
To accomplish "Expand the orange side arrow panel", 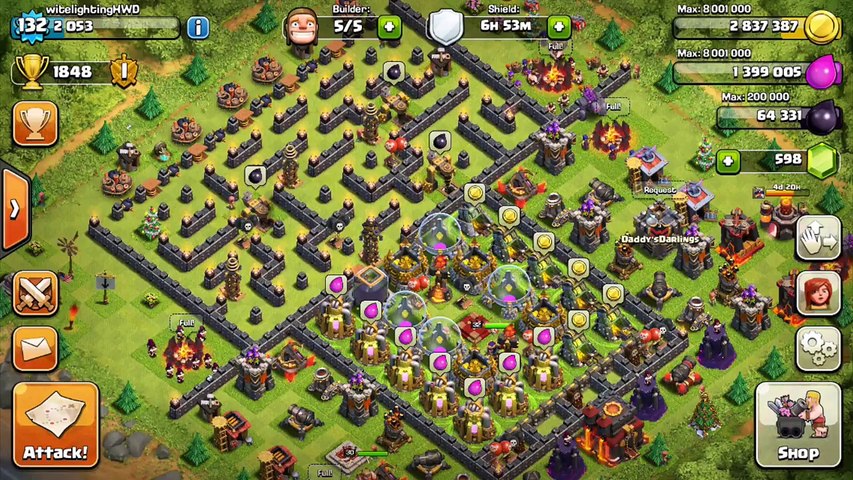I will 14,209.
